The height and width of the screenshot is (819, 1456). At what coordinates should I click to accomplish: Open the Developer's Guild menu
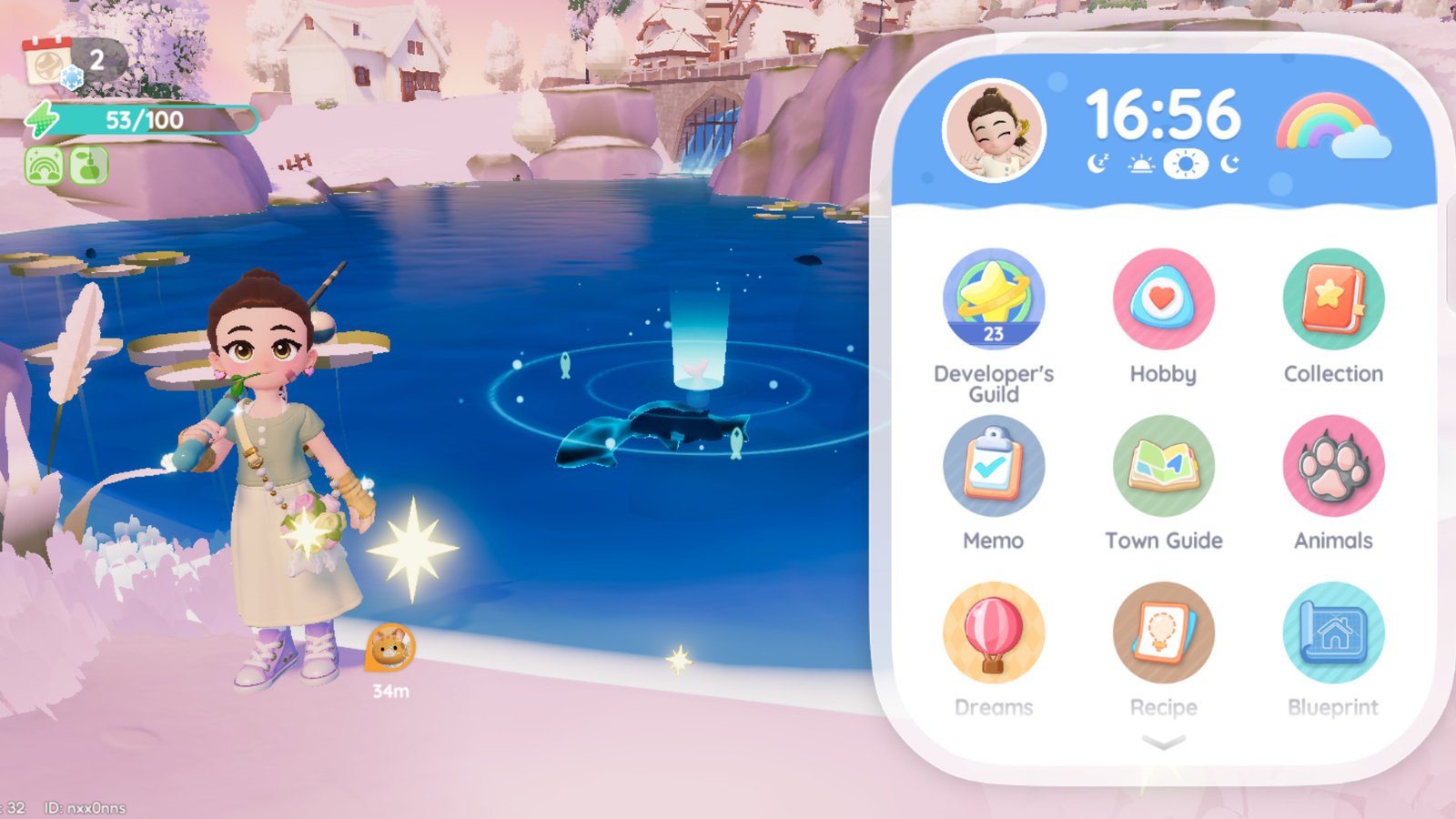pyautogui.click(x=995, y=300)
